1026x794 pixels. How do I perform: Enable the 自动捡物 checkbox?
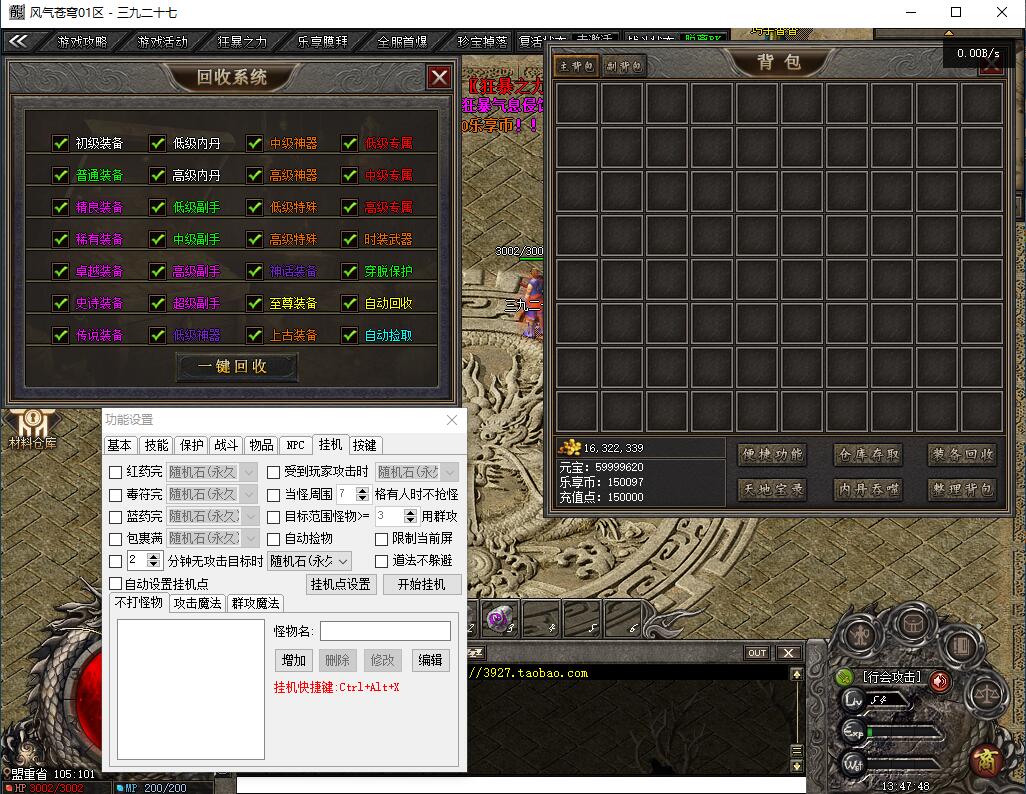[274, 539]
